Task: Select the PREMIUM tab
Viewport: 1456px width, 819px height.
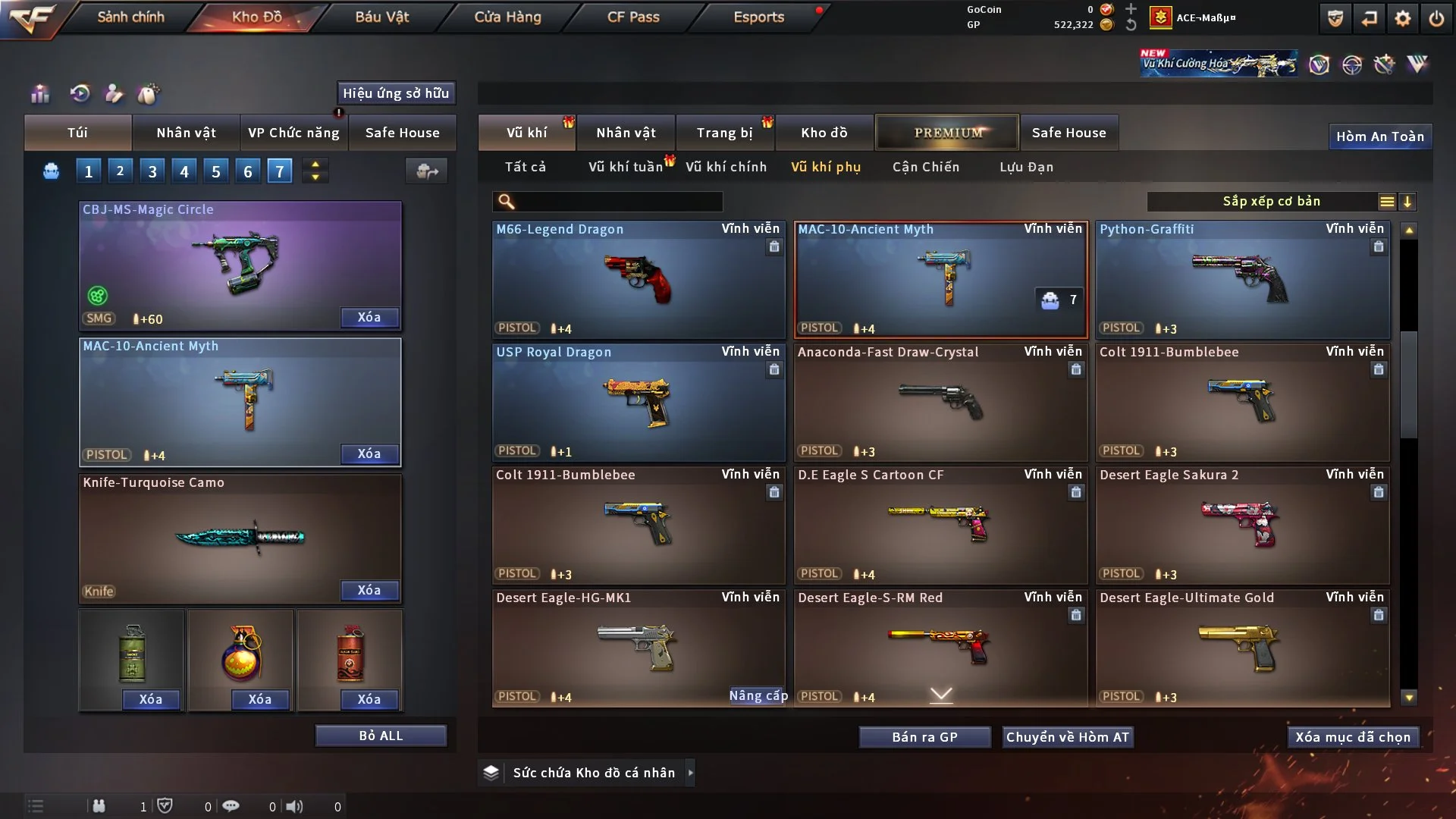Action: [x=948, y=133]
